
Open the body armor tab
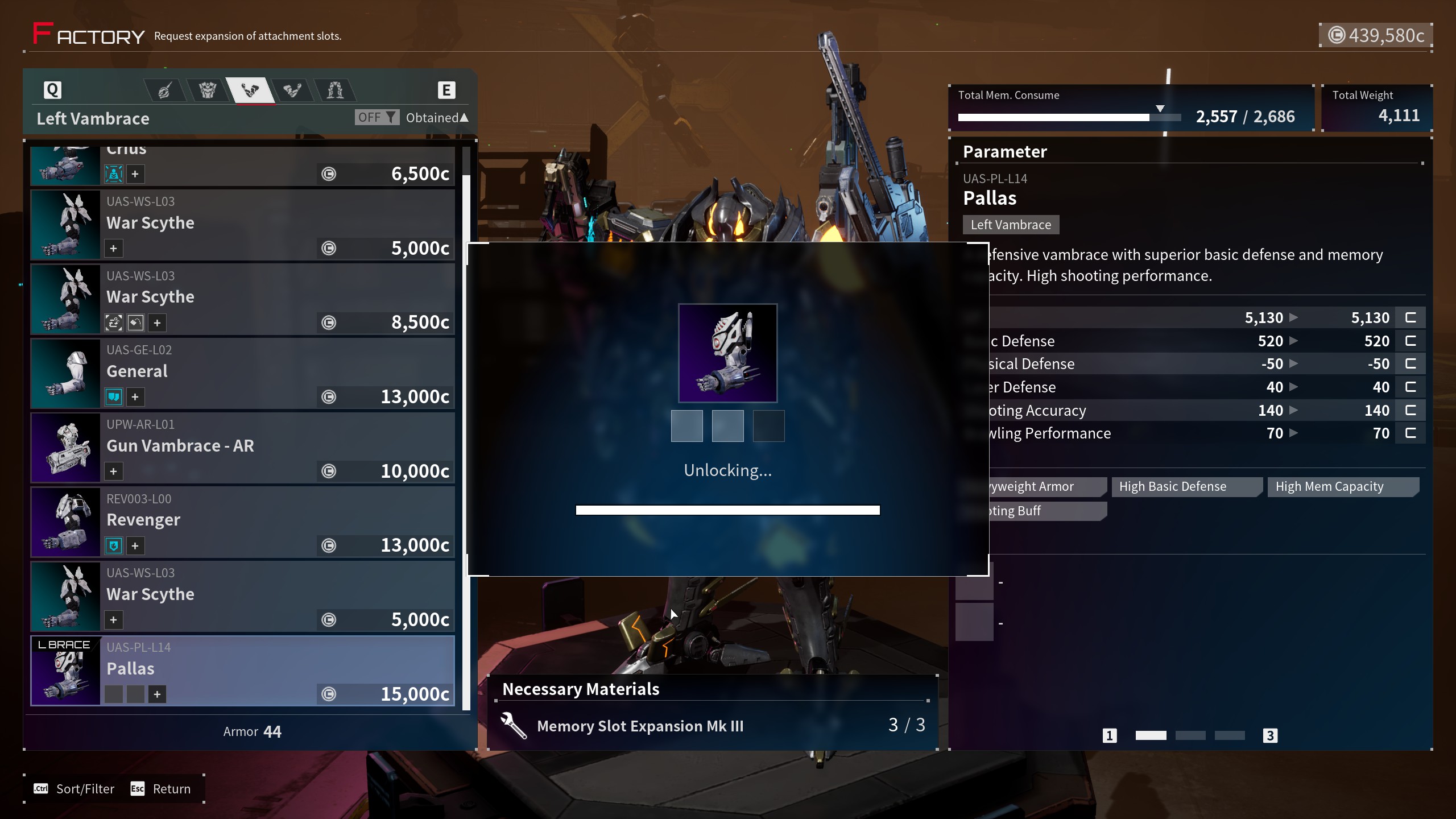(207, 90)
